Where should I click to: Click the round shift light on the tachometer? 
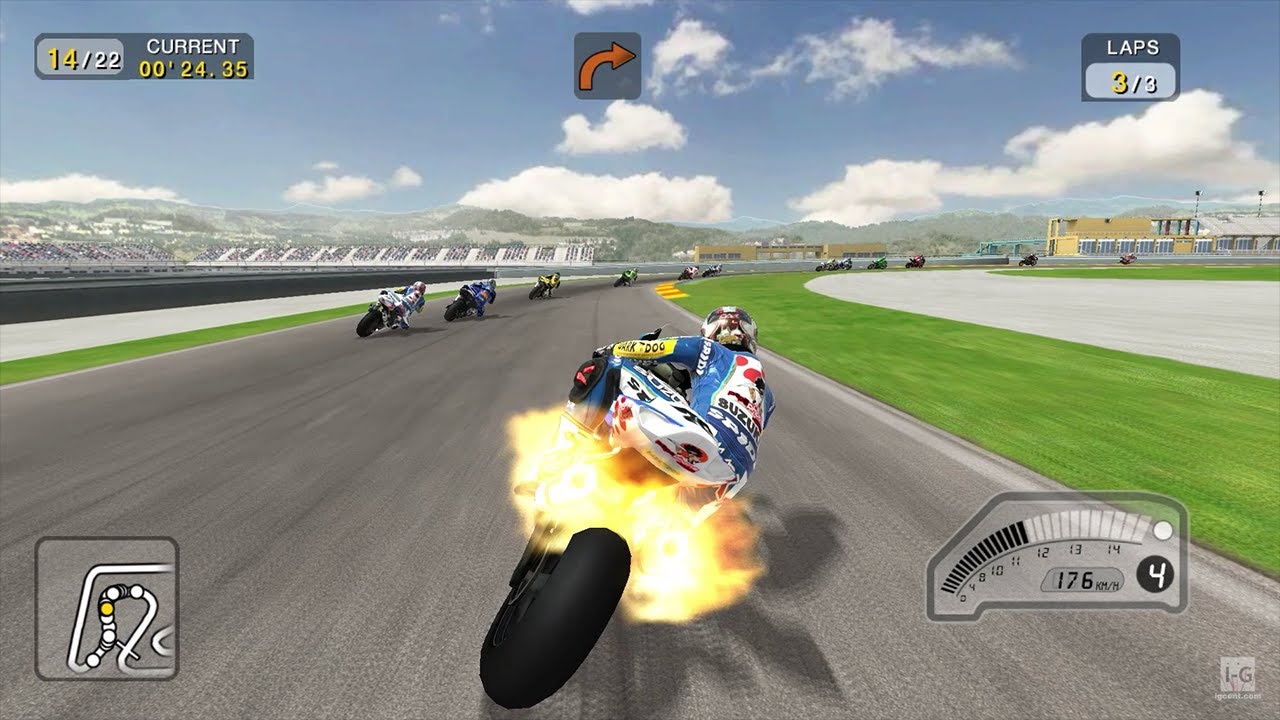click(x=1162, y=531)
